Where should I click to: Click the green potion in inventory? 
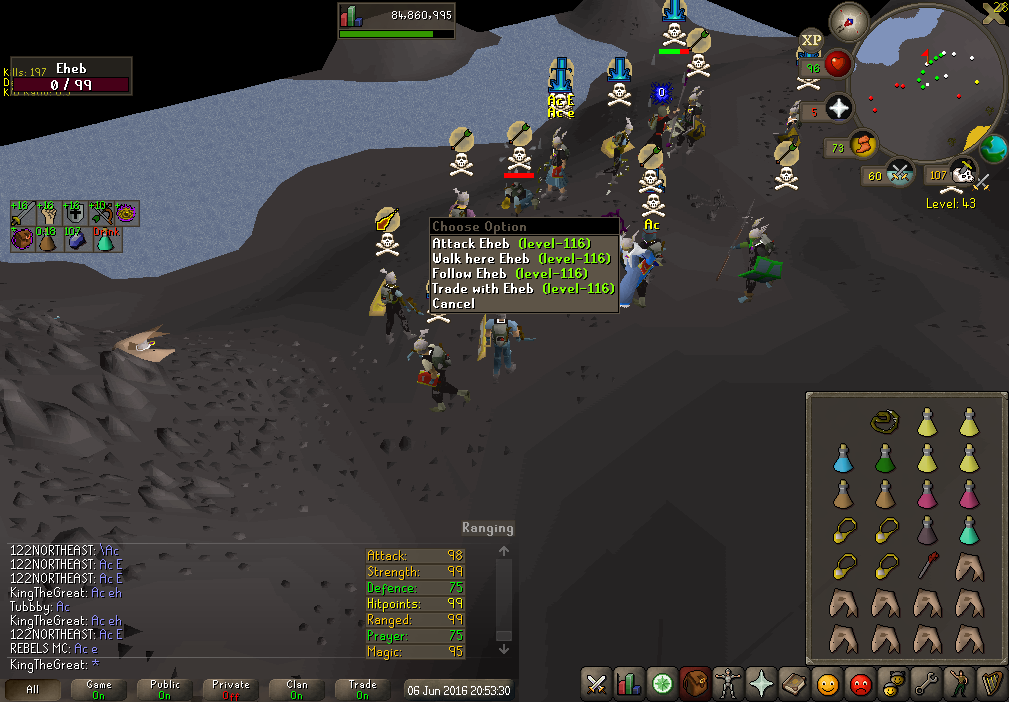coord(884,458)
